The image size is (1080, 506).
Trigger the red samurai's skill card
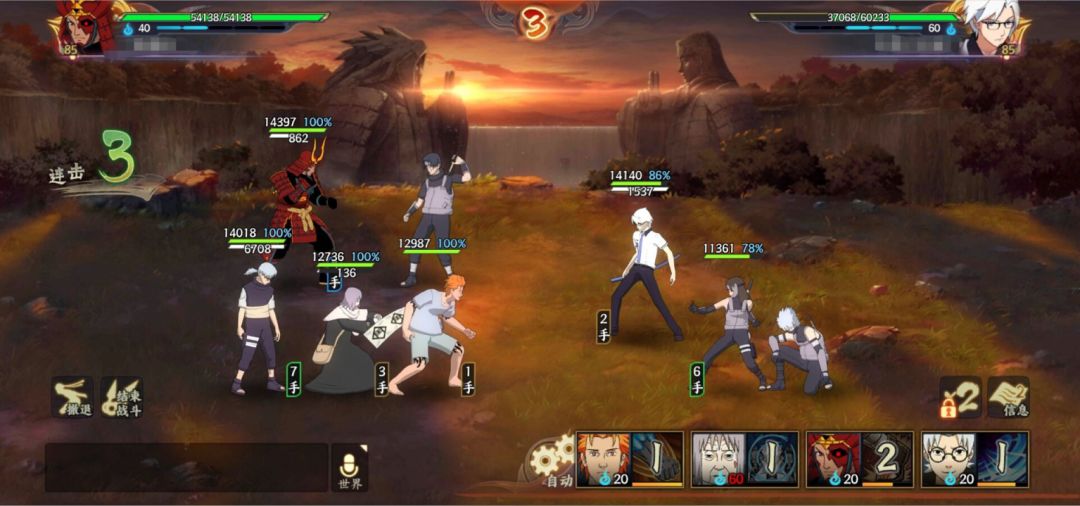pos(860,459)
